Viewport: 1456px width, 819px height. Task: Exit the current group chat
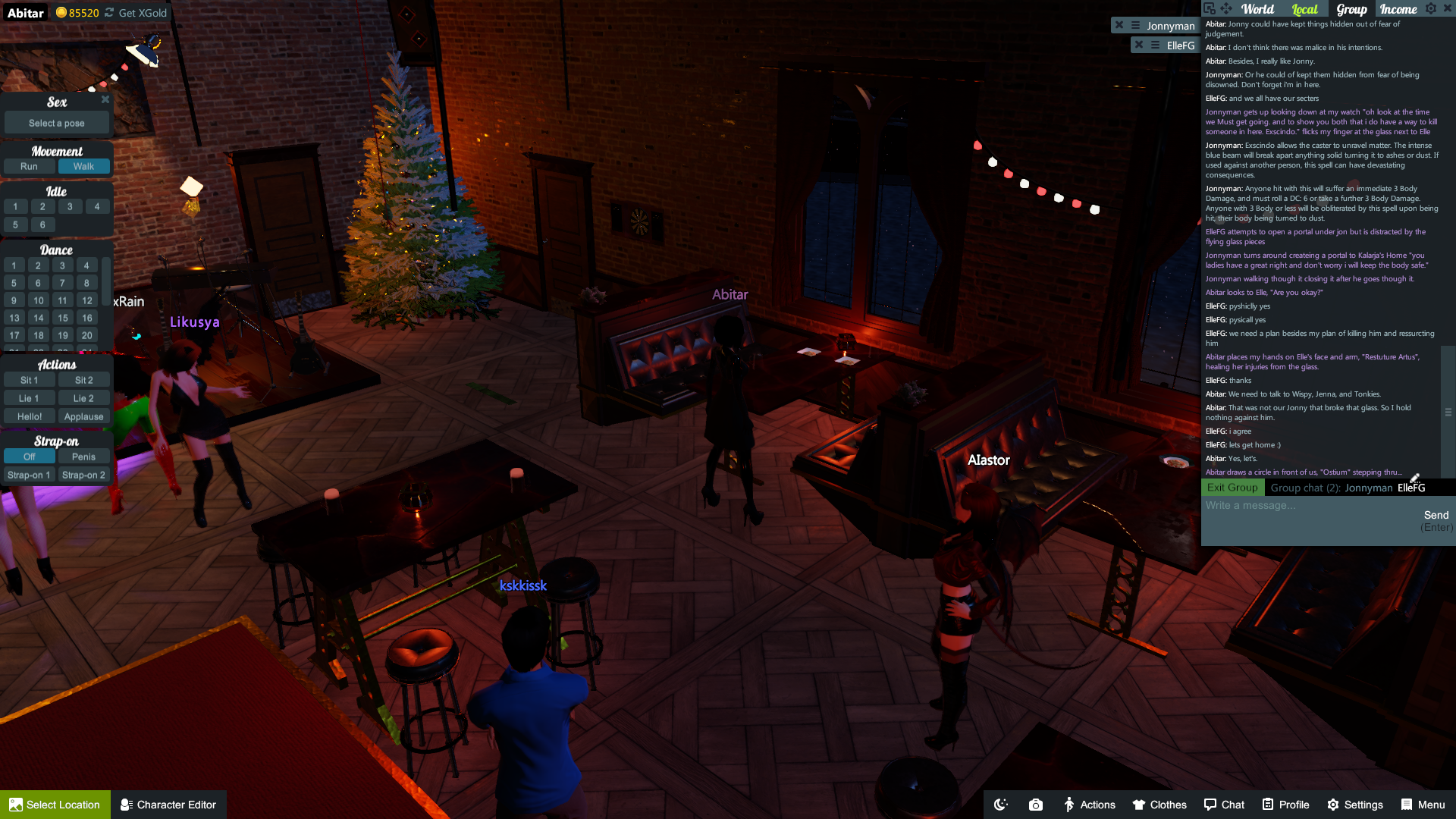pyautogui.click(x=1232, y=488)
